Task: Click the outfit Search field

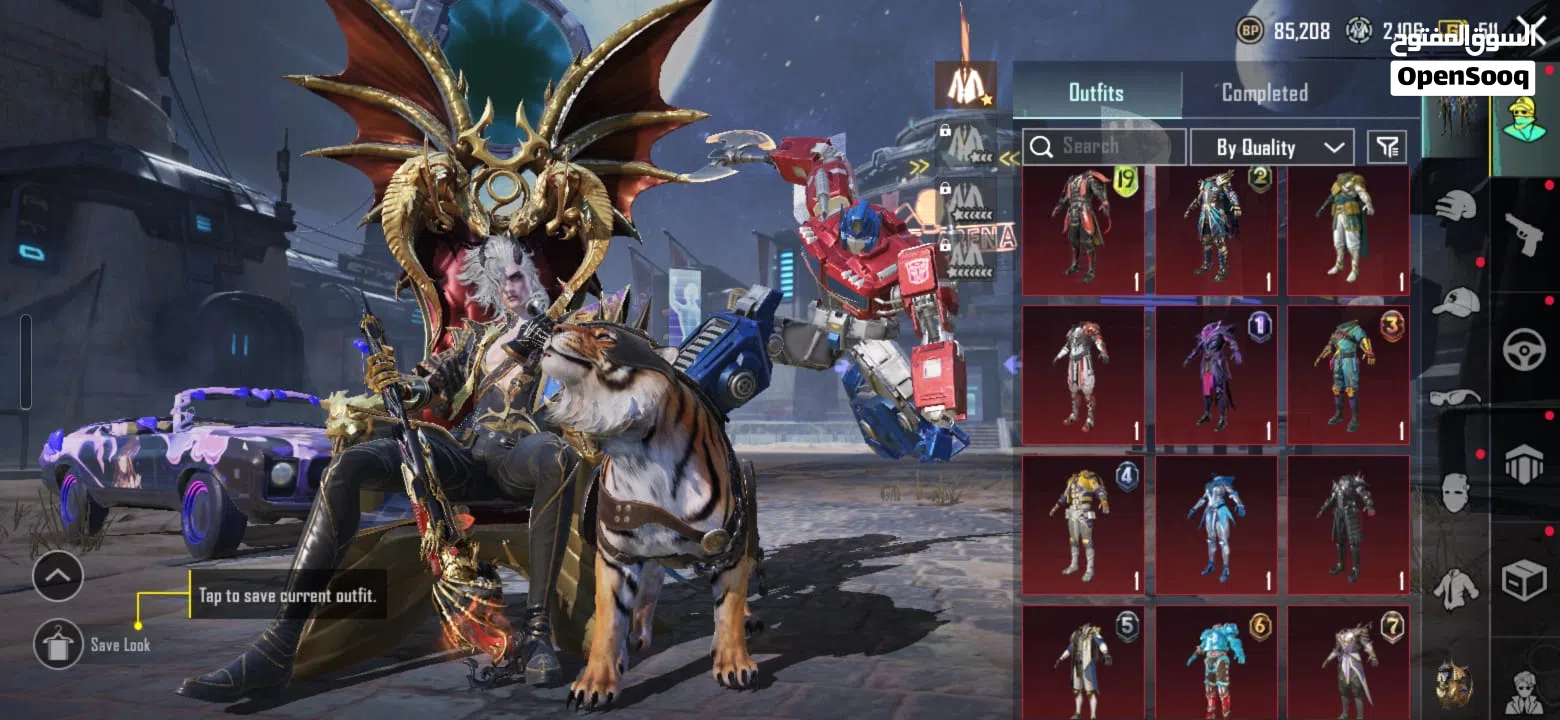Action: 1104,147
